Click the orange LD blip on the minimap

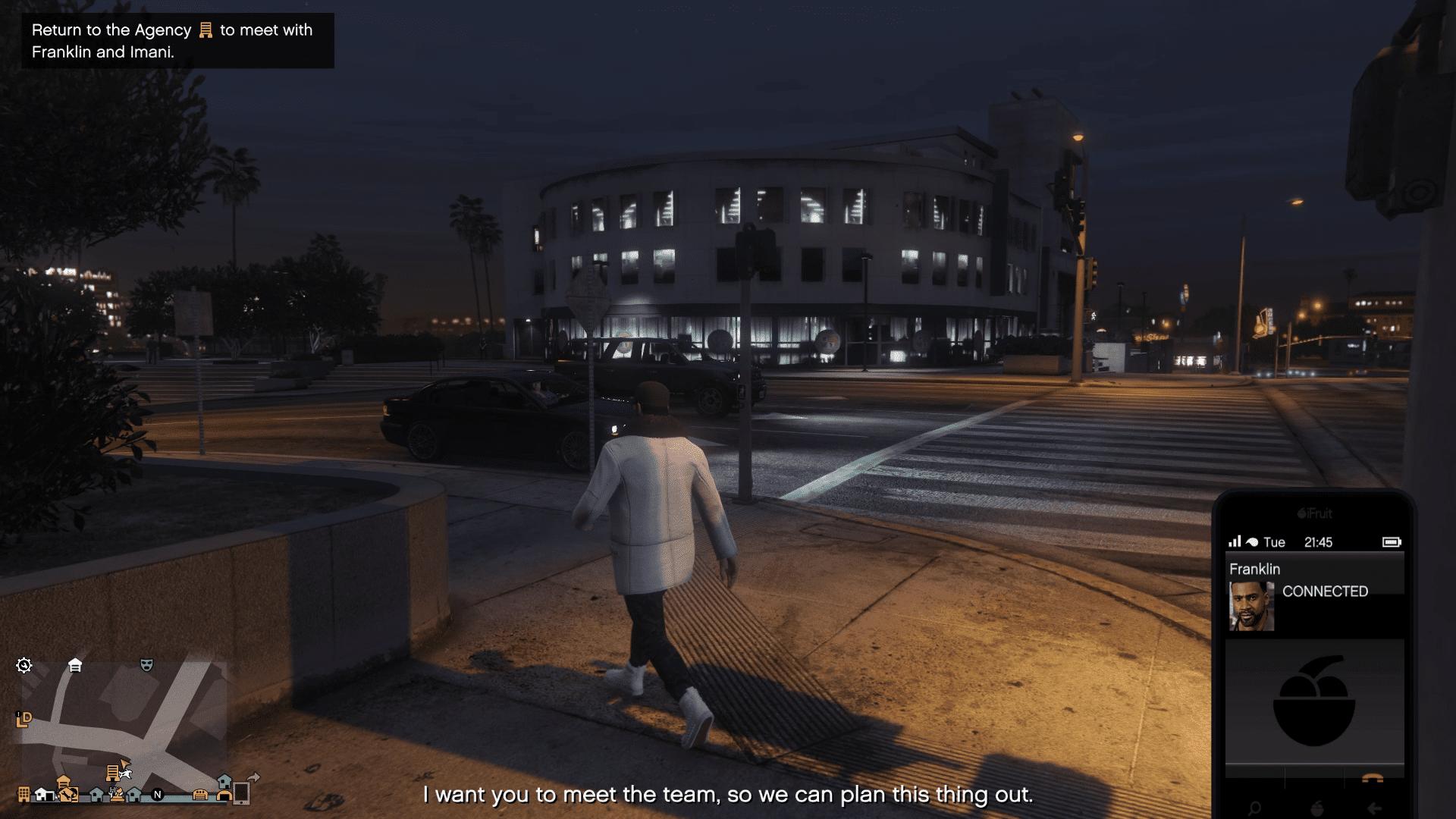click(x=24, y=719)
